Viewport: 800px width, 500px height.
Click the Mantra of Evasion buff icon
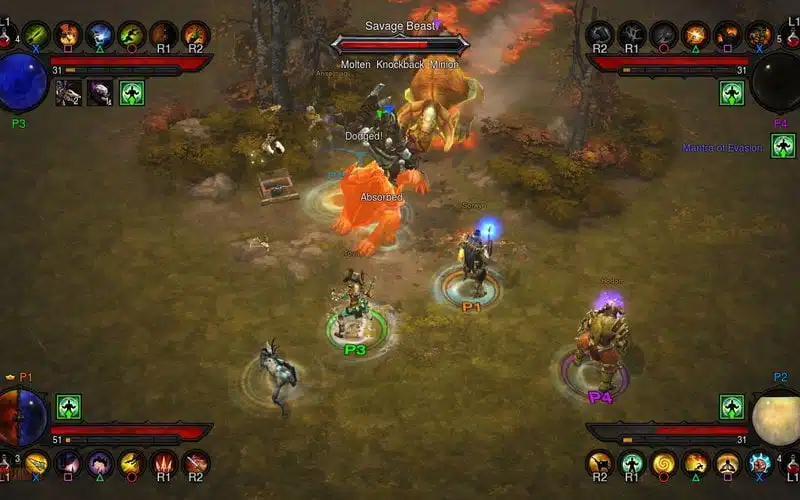pos(783,146)
